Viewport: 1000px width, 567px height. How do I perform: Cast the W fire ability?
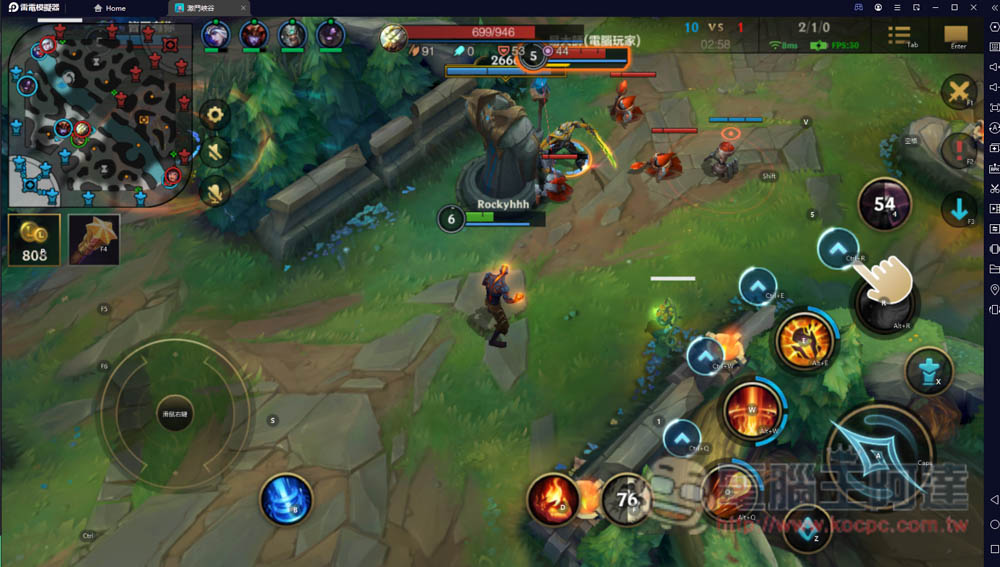coord(751,412)
